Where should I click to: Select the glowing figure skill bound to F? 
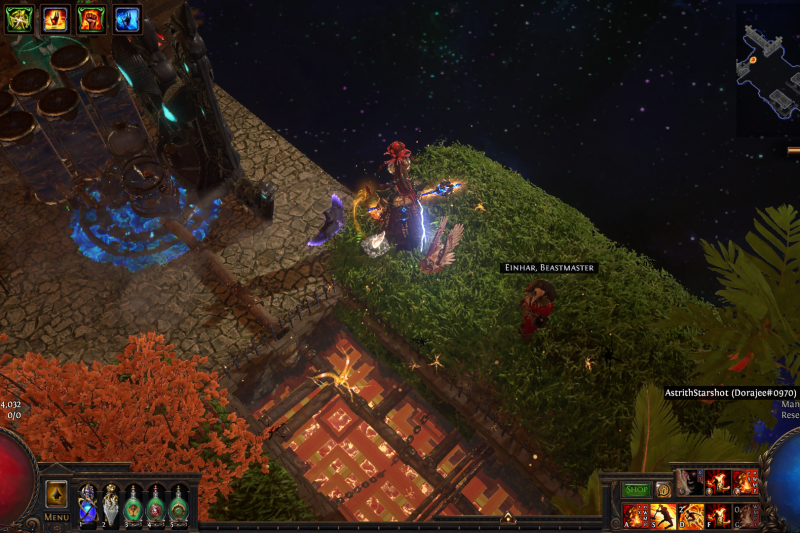tap(718, 515)
